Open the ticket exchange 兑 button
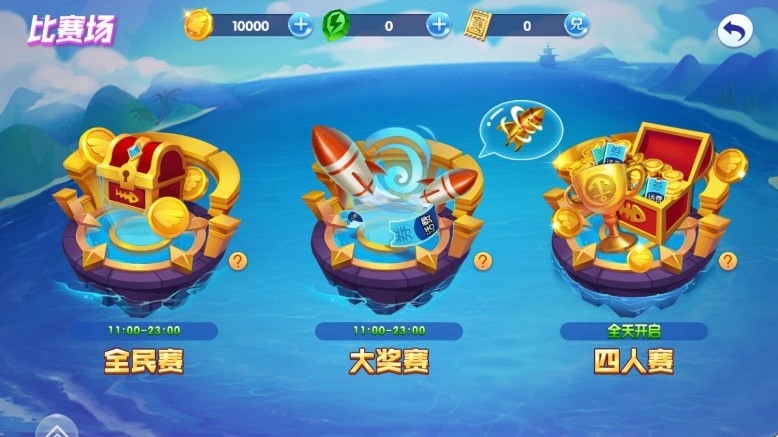This screenshot has width=778, height=437. click(x=575, y=26)
